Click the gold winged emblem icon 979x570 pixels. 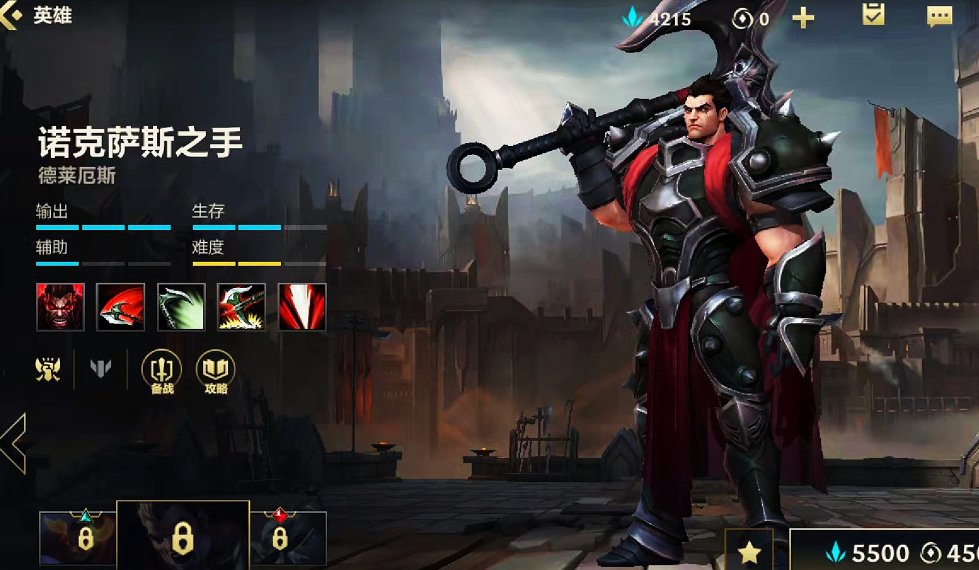coord(47,369)
